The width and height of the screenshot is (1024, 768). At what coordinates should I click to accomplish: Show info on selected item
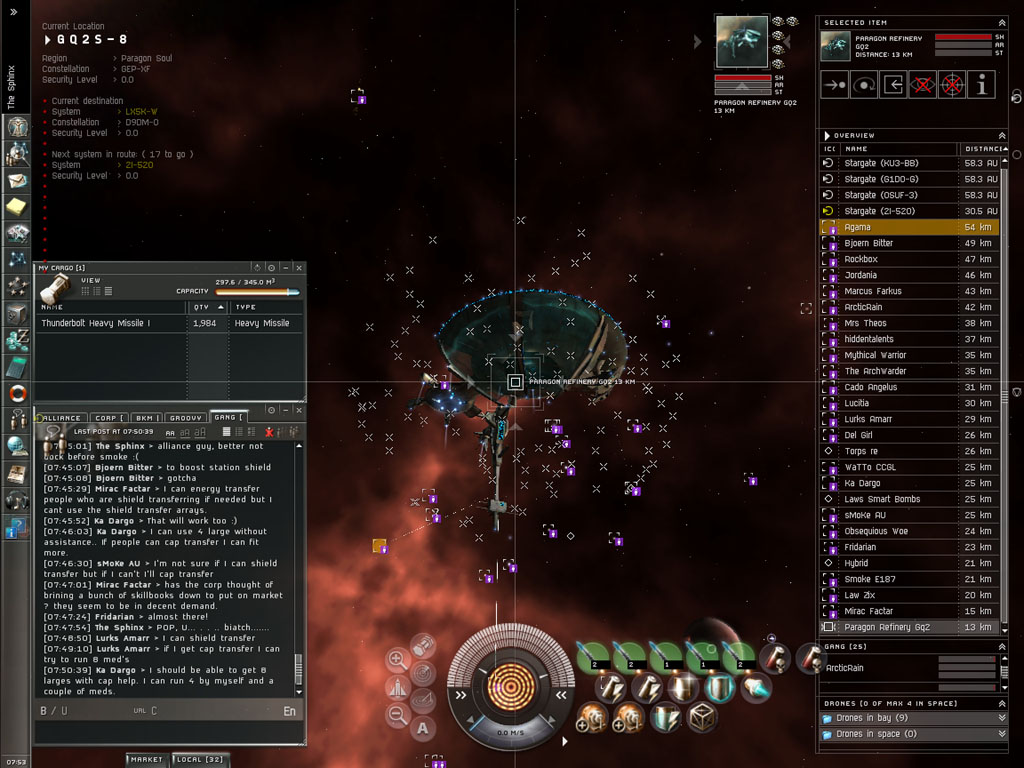(981, 85)
